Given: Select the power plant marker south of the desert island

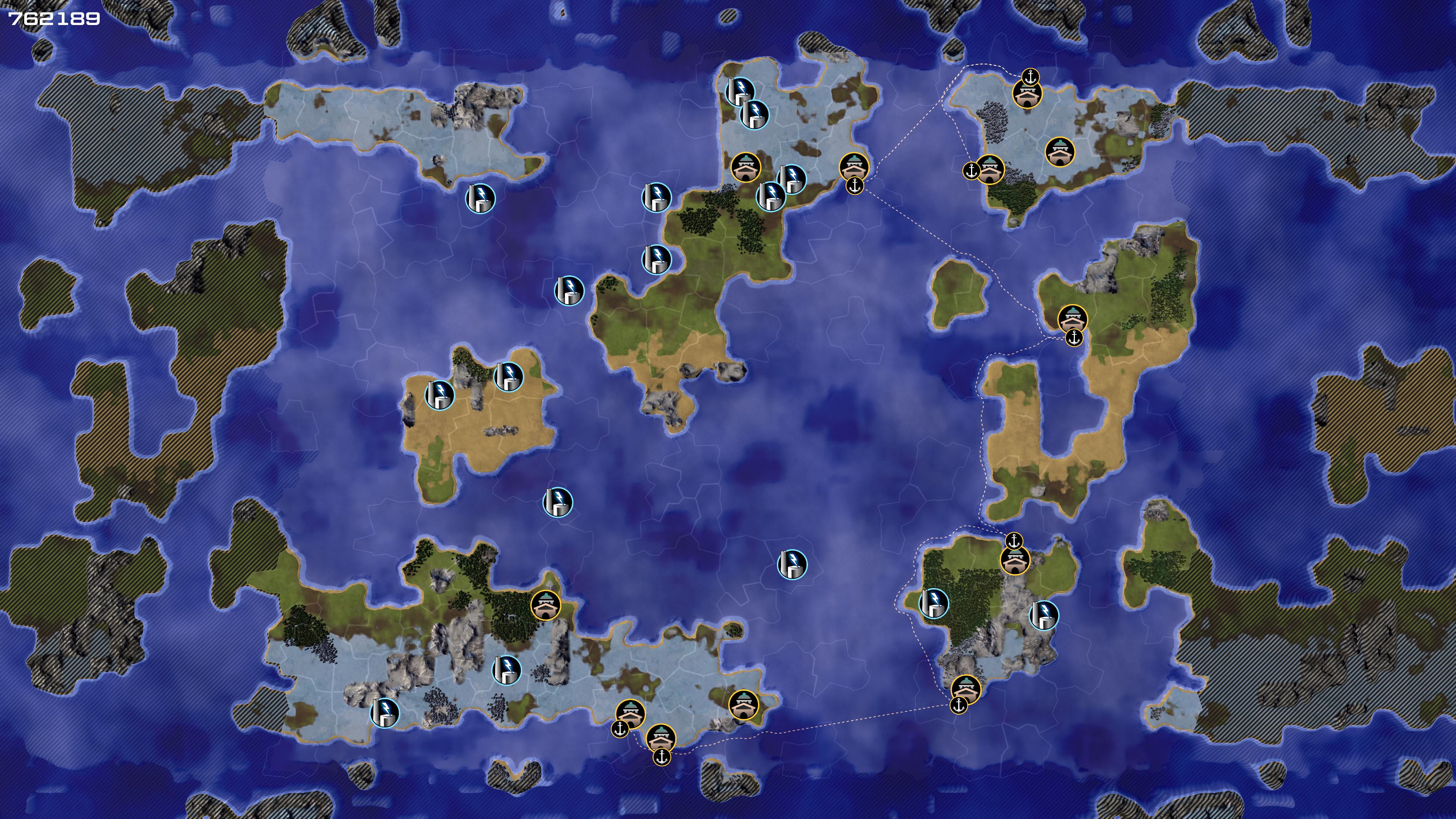Looking at the screenshot, I should click(557, 502).
